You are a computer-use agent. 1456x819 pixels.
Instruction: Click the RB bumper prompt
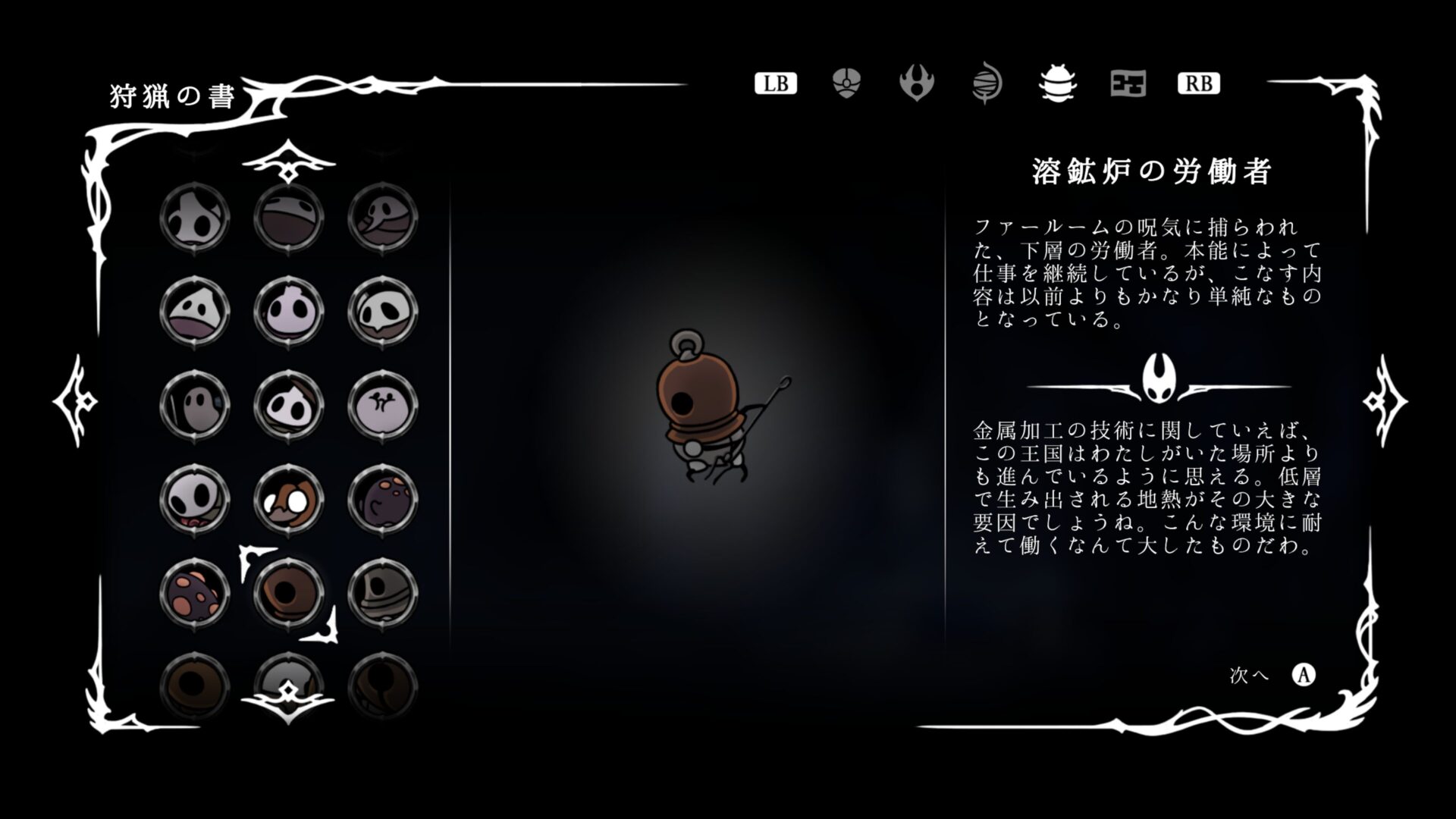point(1198,83)
